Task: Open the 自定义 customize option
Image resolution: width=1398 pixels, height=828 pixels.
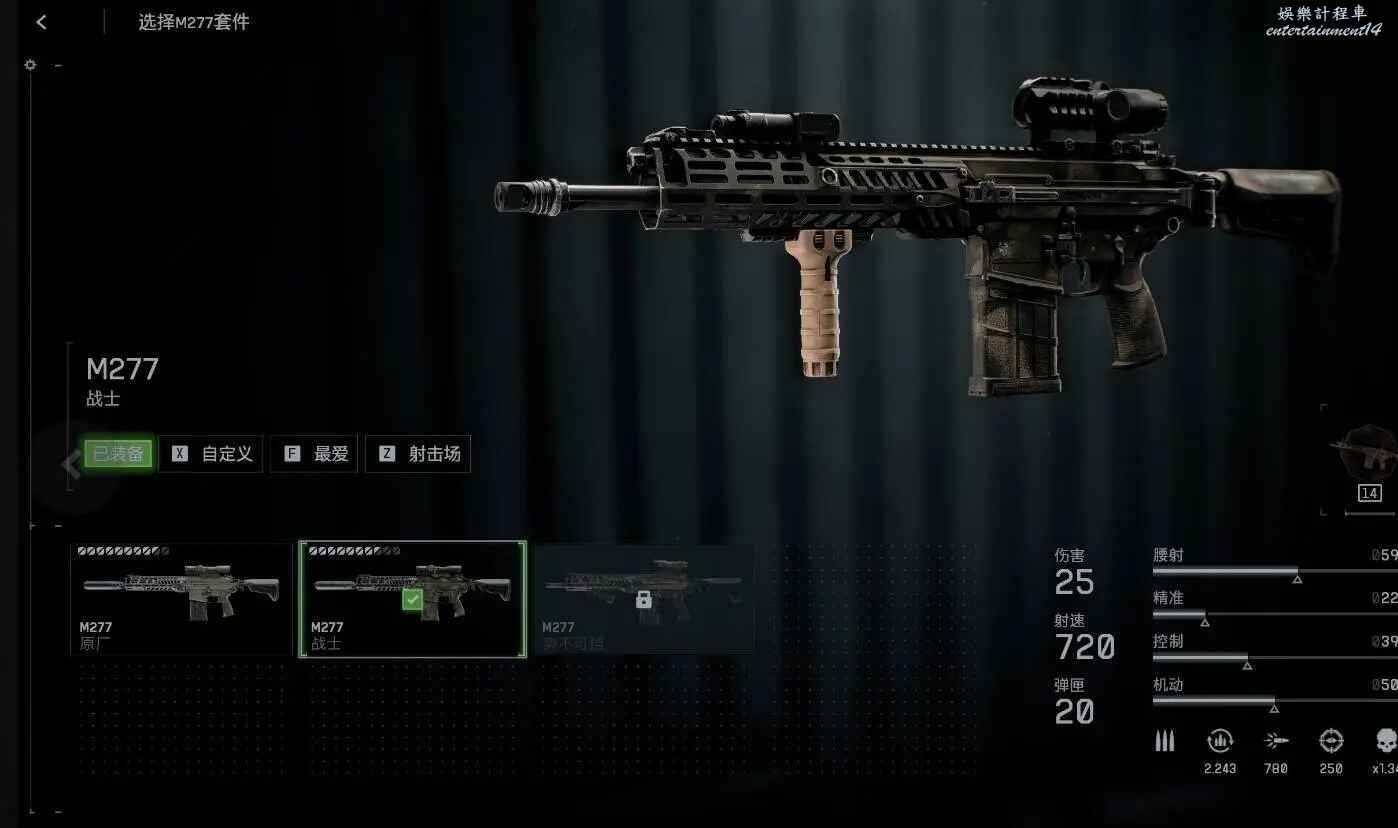Action: click(x=211, y=454)
